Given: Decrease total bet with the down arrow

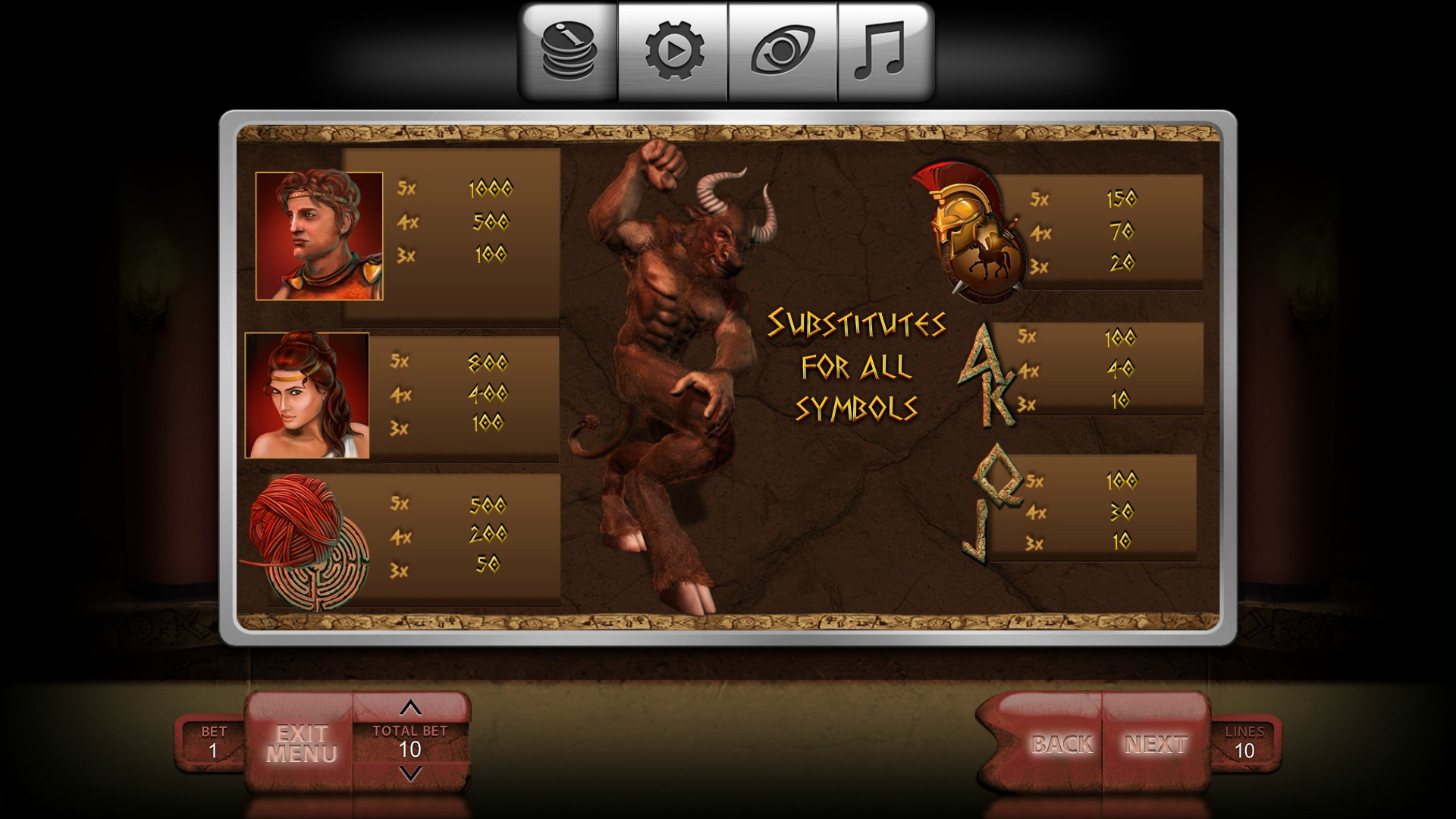Looking at the screenshot, I should [x=410, y=773].
